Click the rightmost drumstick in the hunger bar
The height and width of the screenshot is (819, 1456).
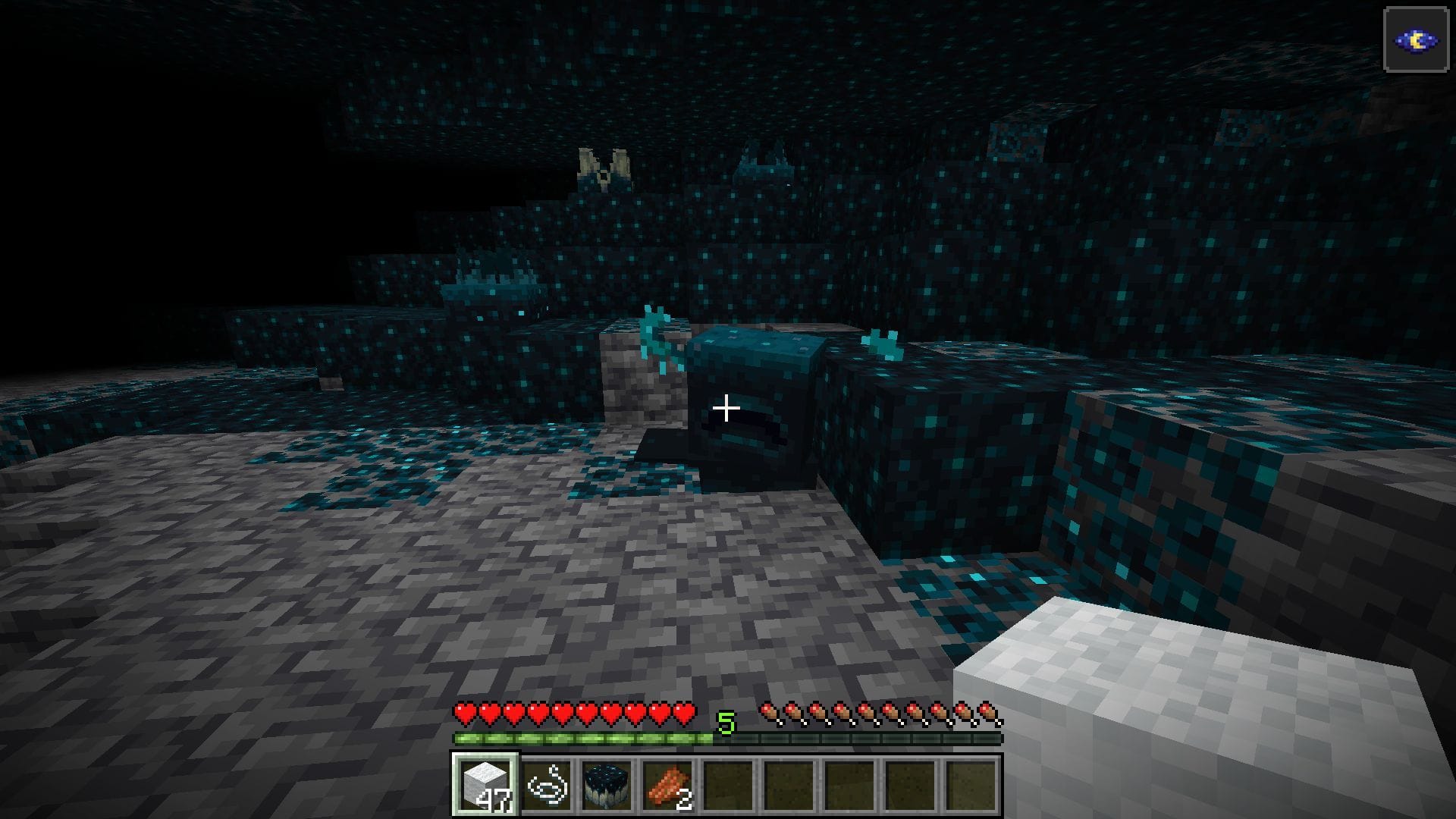(x=987, y=711)
